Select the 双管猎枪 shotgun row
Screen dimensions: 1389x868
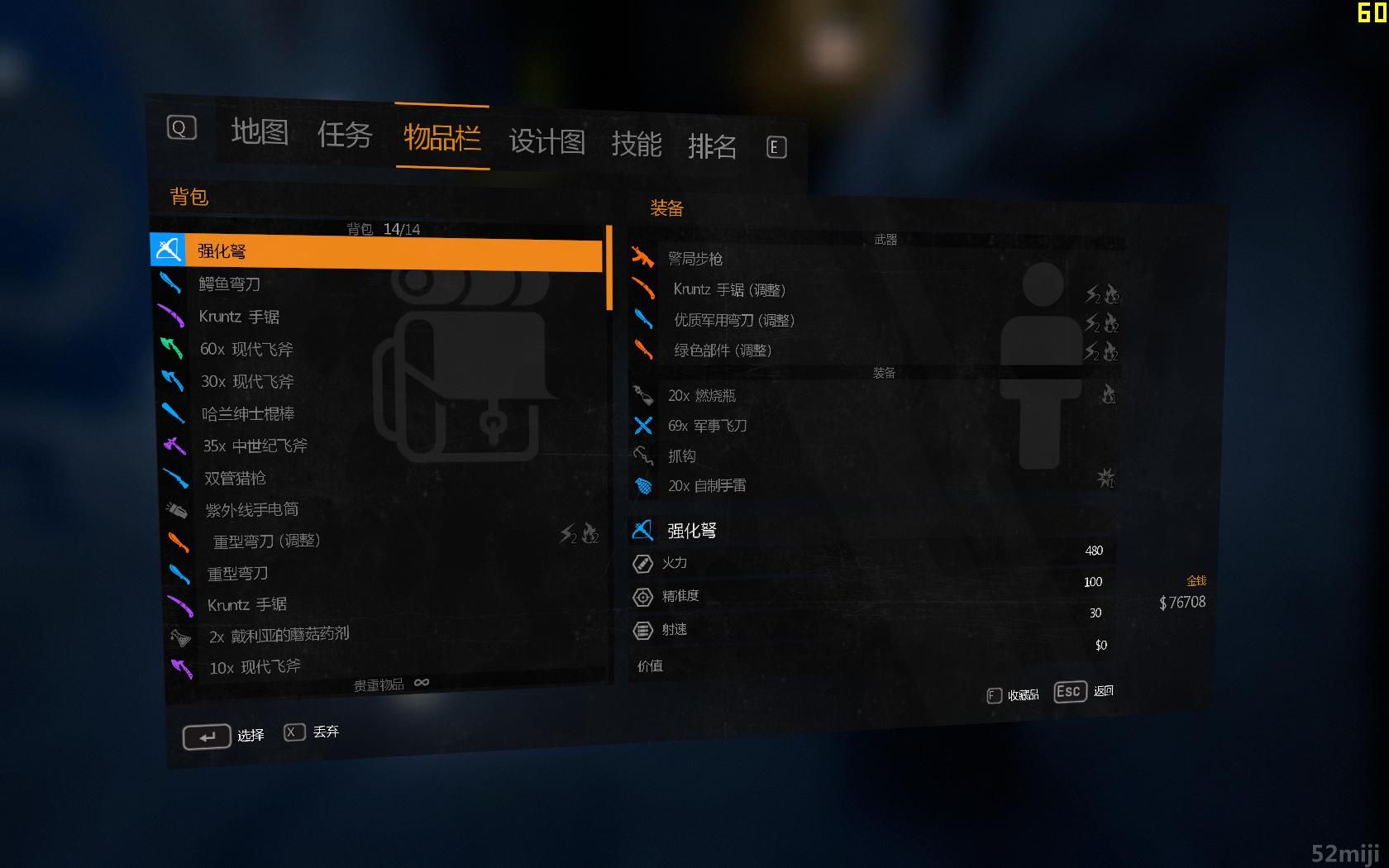[x=235, y=478]
